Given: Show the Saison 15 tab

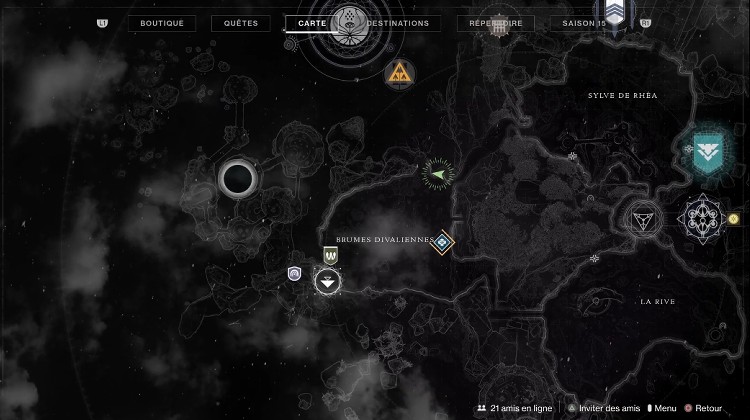Looking at the screenshot, I should [587, 23].
